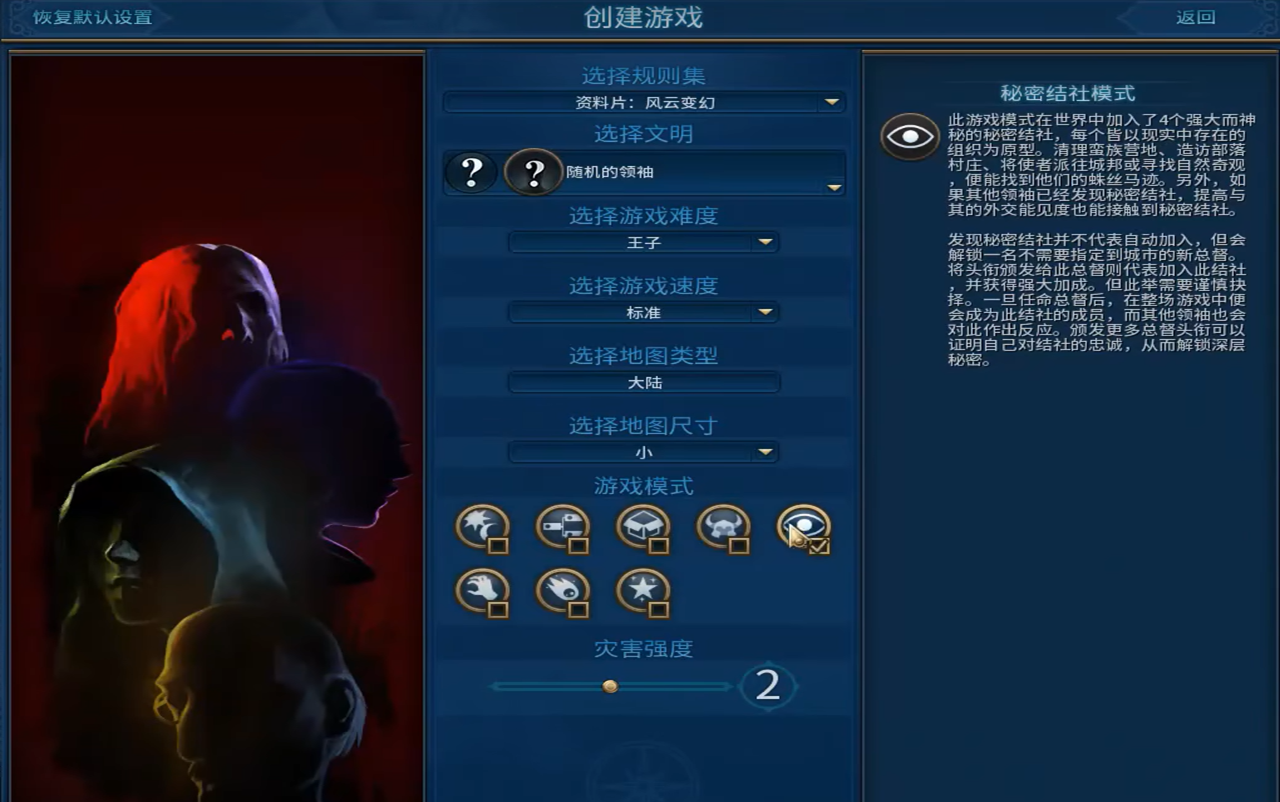This screenshot has height=802, width=1280.
Task: Open the map size dropdown showing 小
Action: [644, 452]
